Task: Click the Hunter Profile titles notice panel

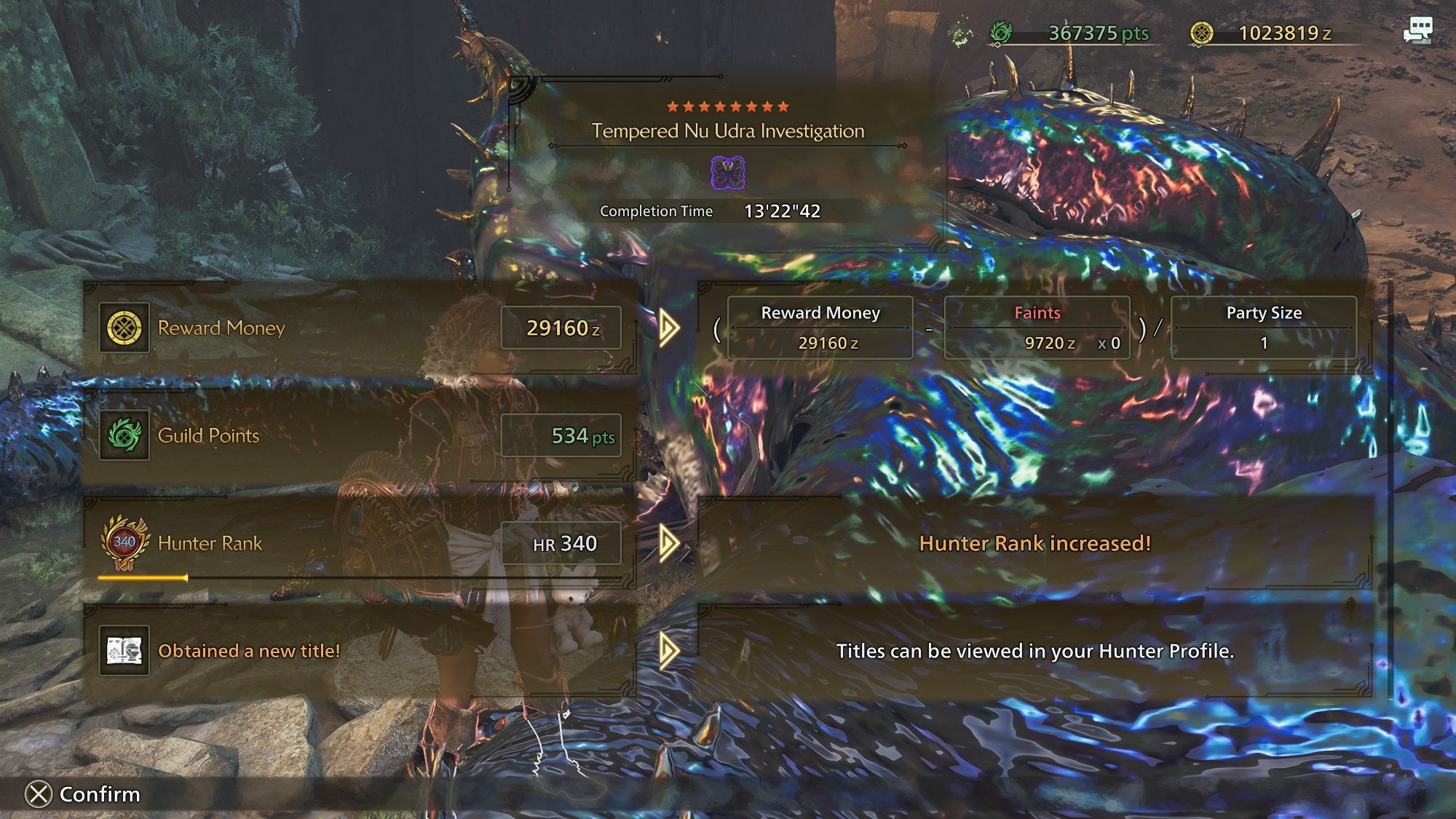Action: [1034, 651]
